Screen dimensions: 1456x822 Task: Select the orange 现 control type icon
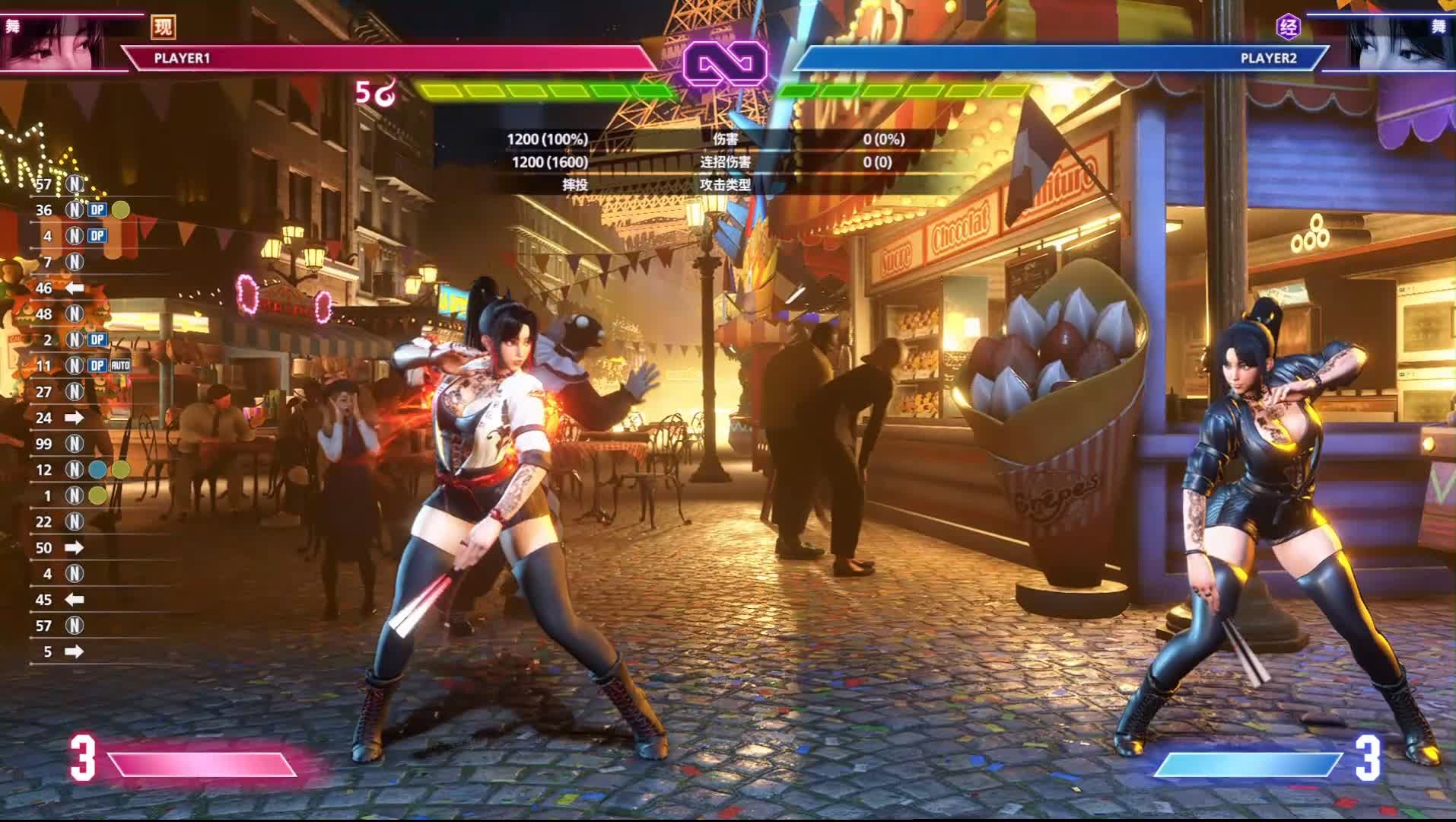point(163,27)
